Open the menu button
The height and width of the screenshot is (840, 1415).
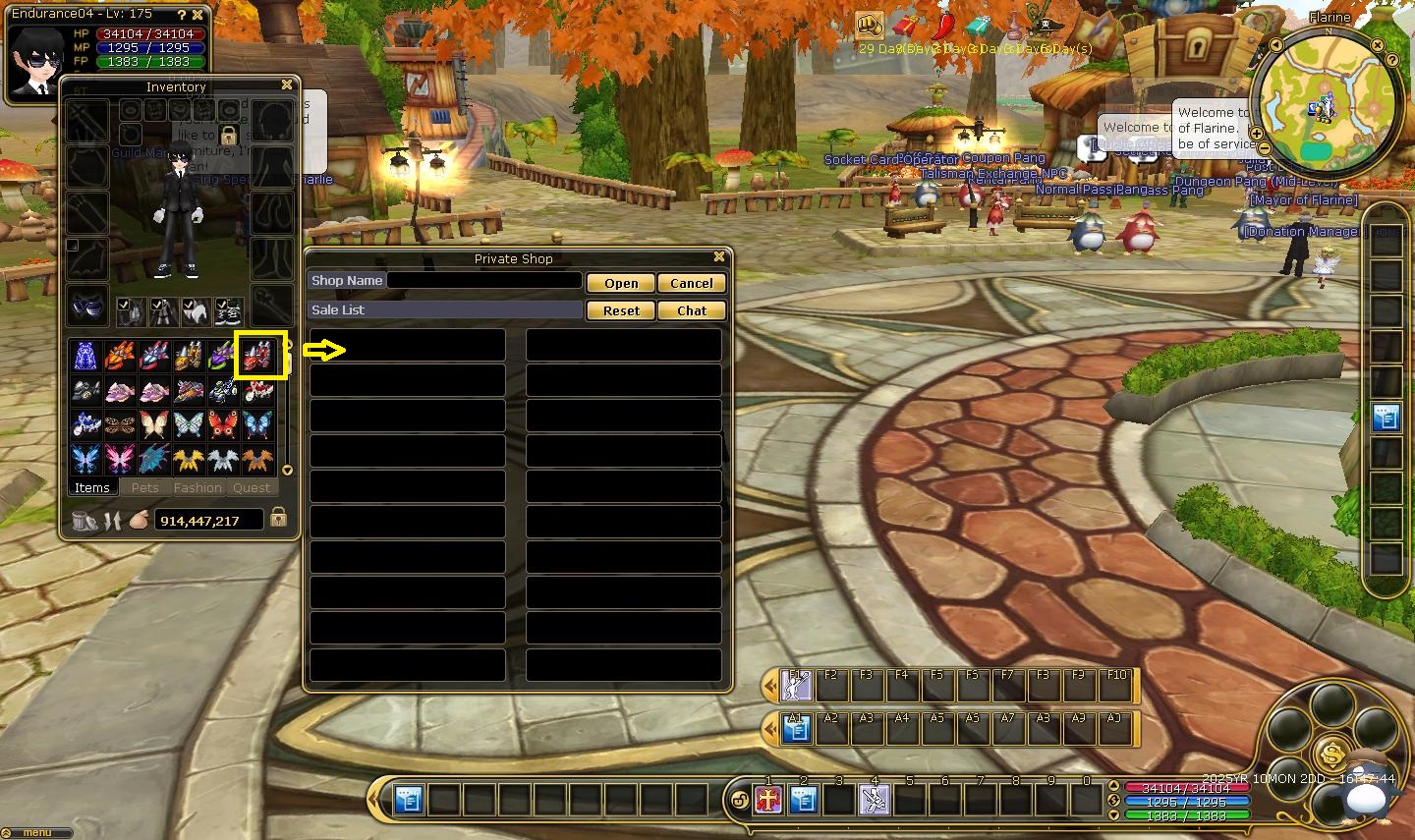(37, 833)
